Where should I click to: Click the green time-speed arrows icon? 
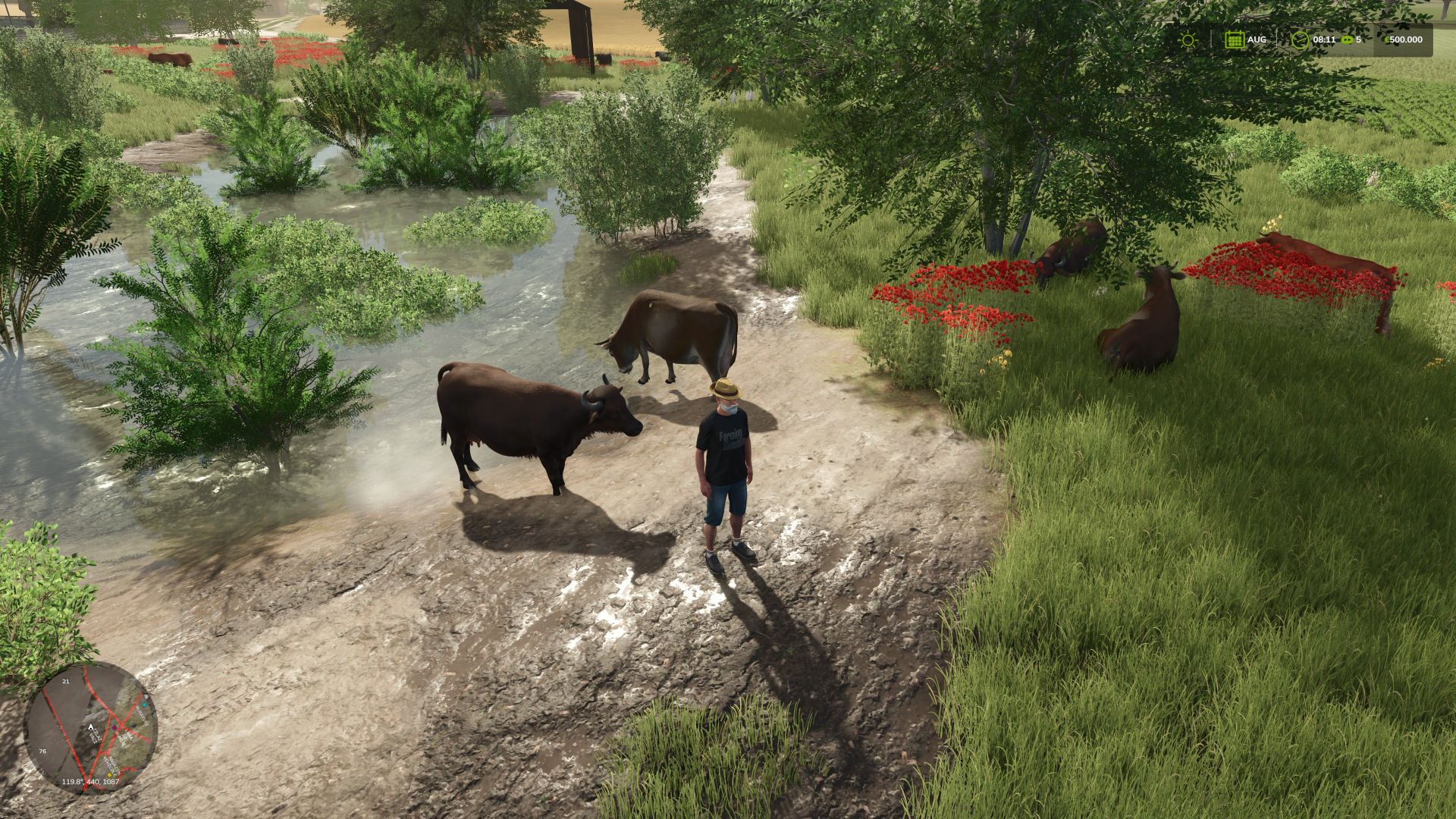(1347, 39)
